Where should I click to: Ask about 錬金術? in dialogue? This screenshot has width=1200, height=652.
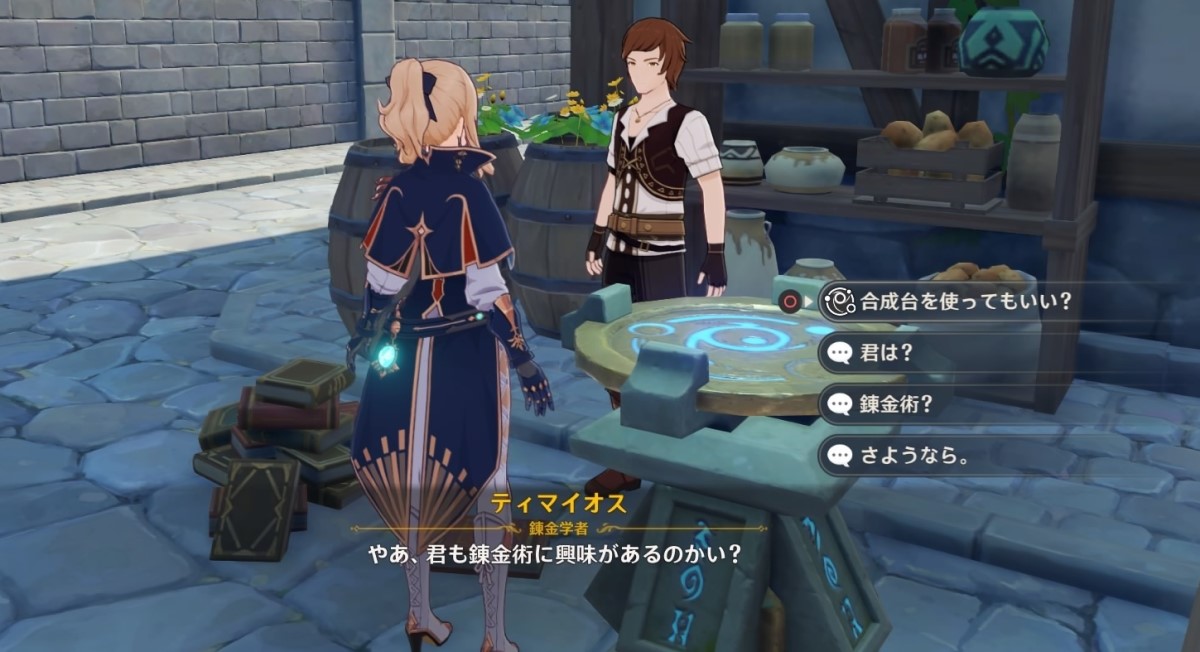[x=896, y=404]
